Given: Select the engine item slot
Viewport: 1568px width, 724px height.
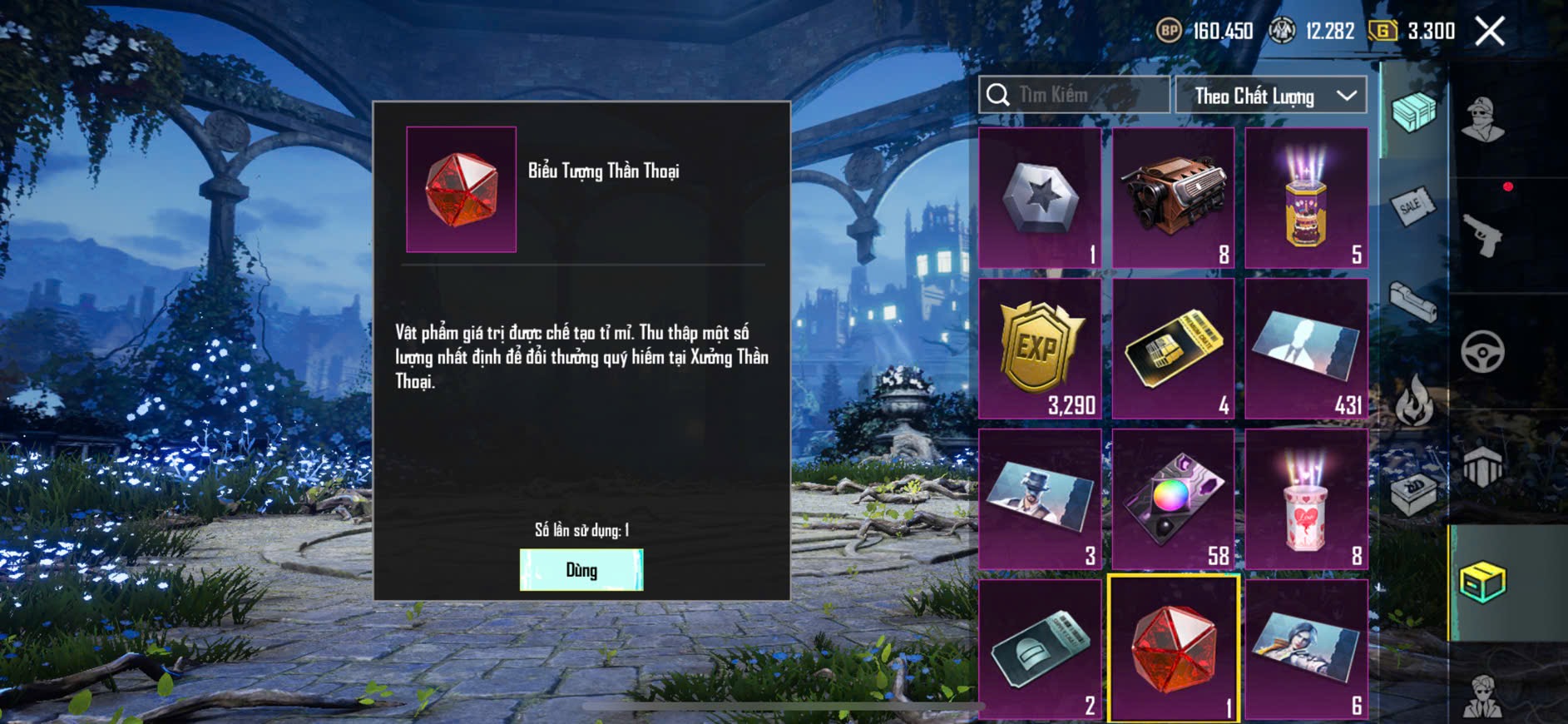Looking at the screenshot, I should click(x=1173, y=198).
